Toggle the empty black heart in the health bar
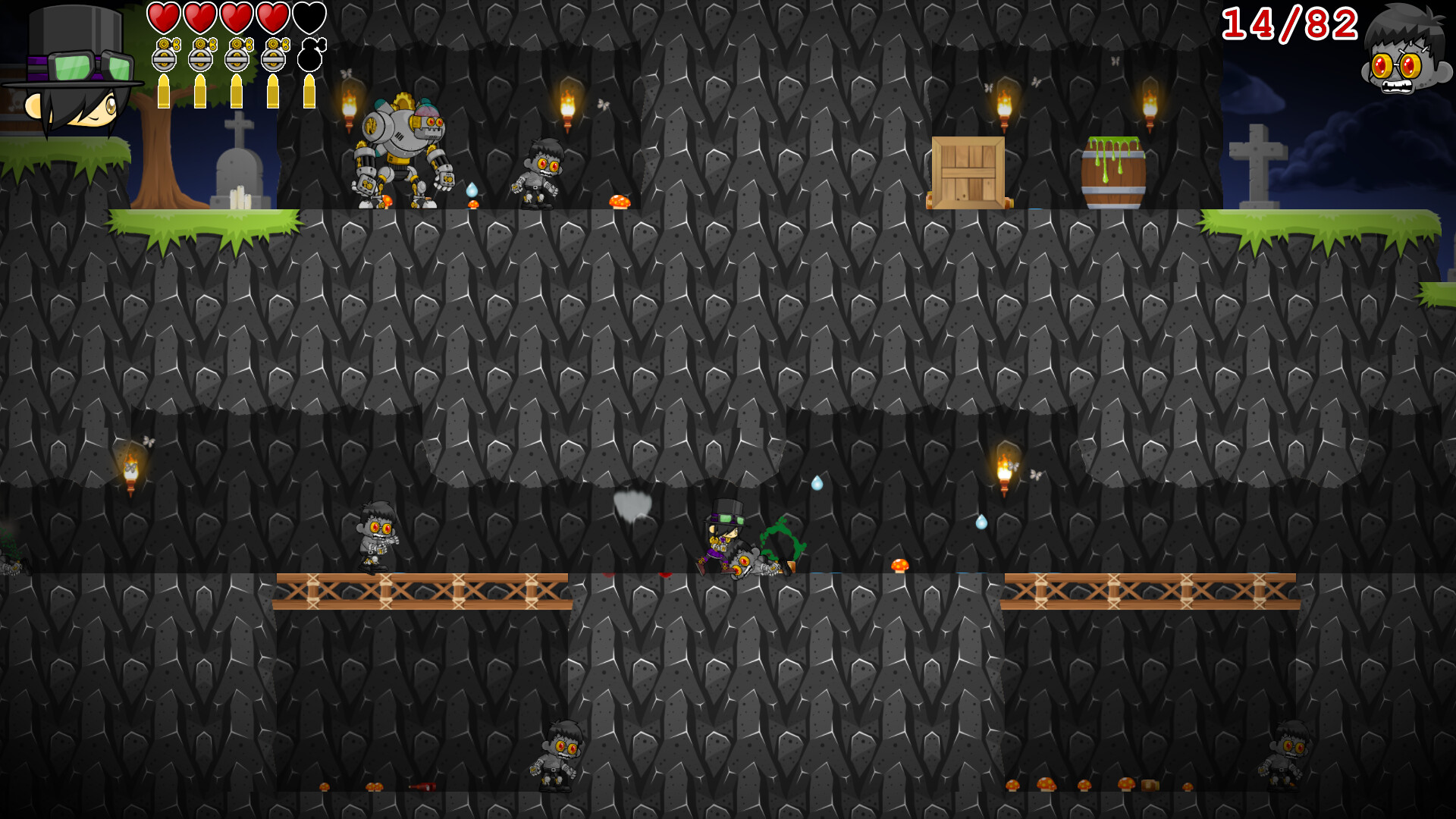This screenshot has width=1456, height=819. click(309, 19)
